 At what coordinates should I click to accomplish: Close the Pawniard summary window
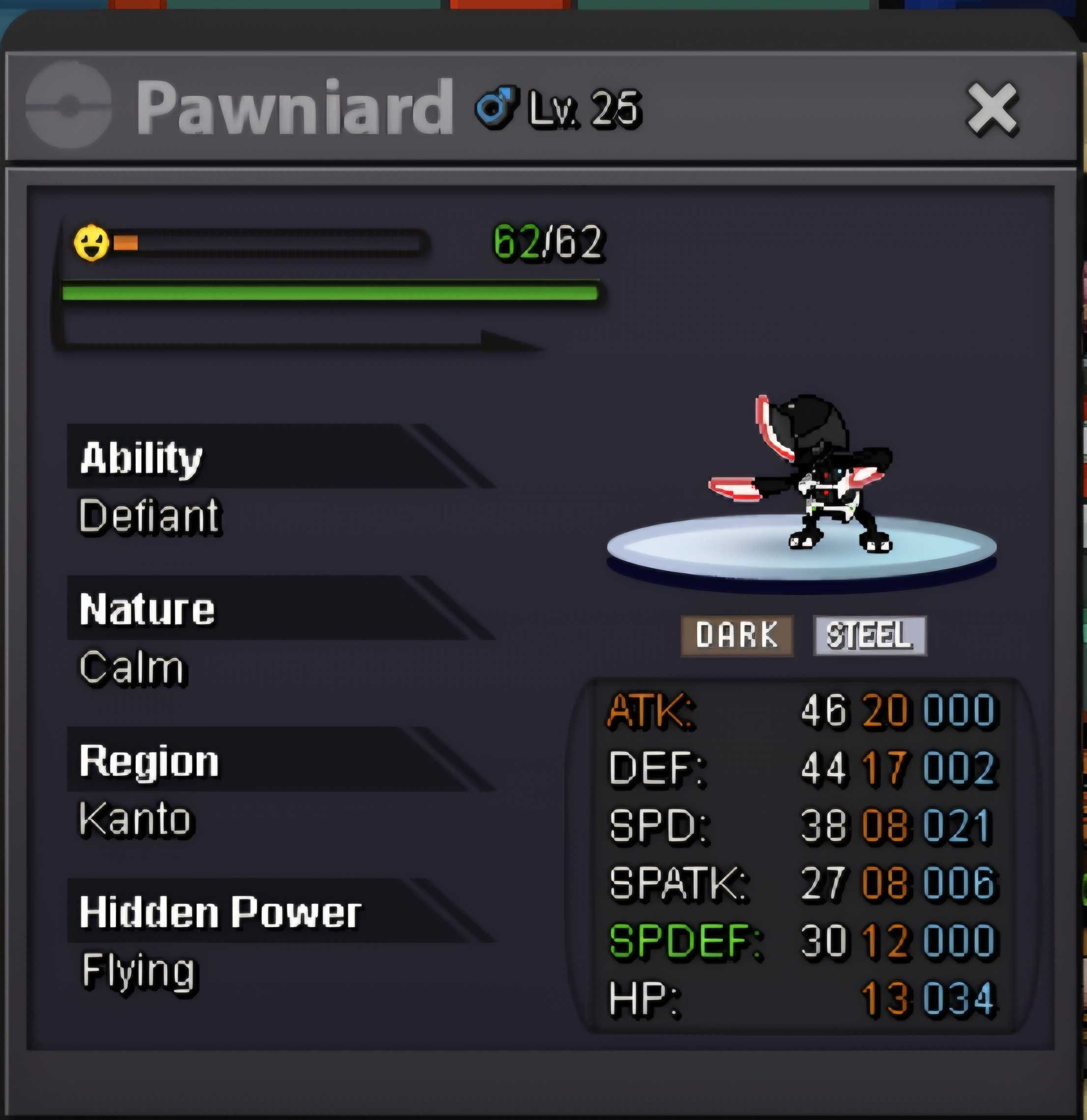pyautogui.click(x=992, y=109)
